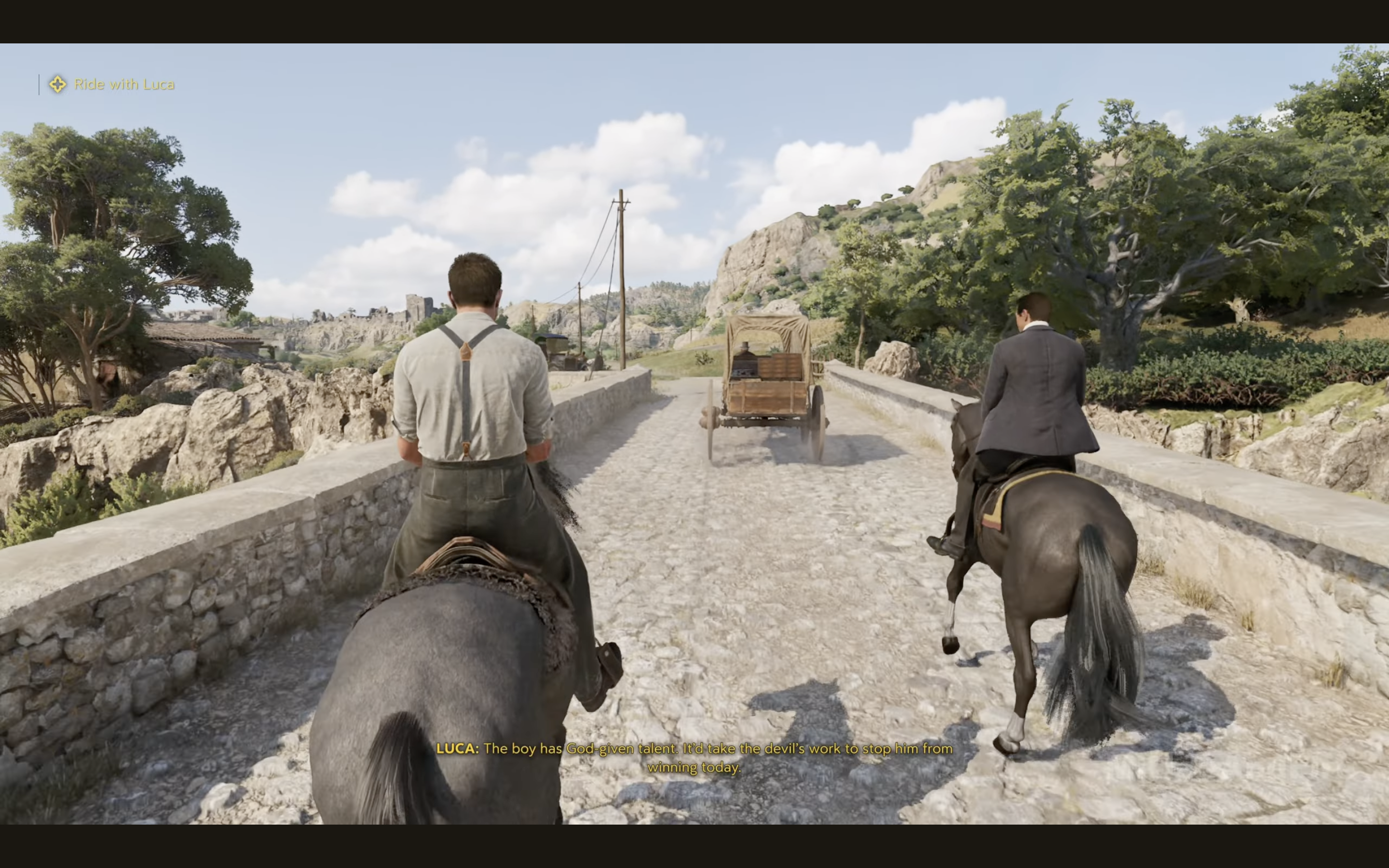Screen dimensions: 1389x868
Task: Click the yellow objective marker icon
Action: pos(57,84)
